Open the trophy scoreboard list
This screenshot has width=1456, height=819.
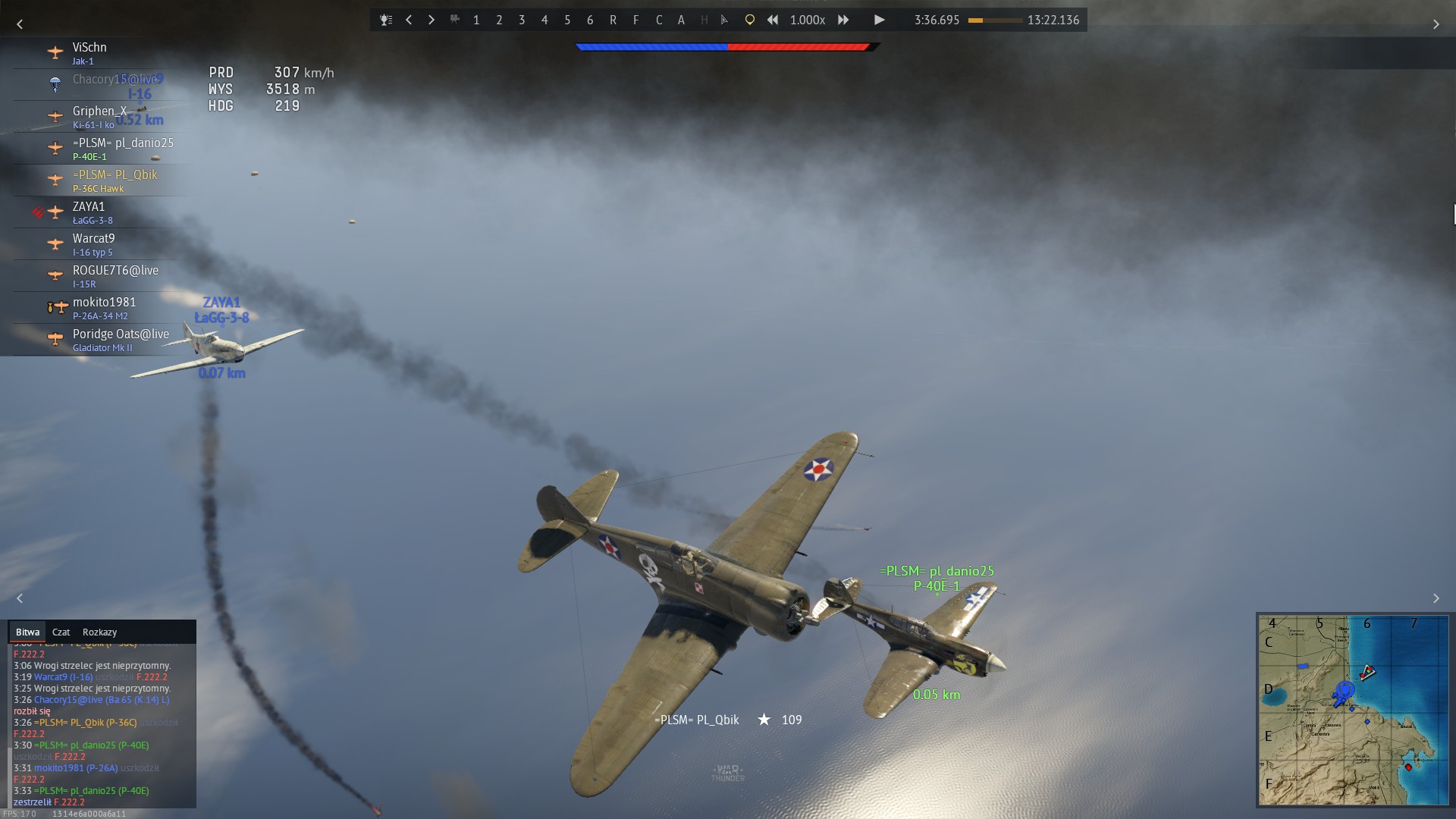[x=386, y=20]
